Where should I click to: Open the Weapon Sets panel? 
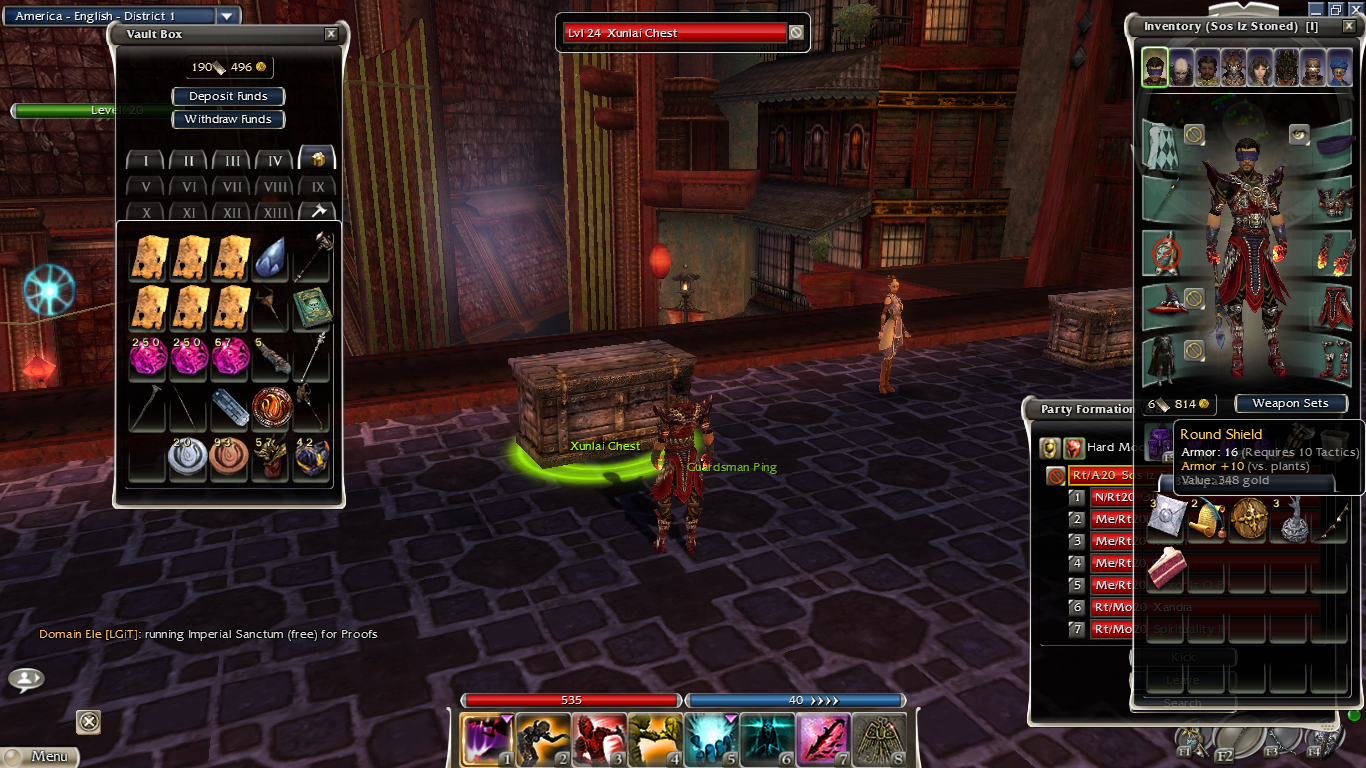click(x=1290, y=403)
